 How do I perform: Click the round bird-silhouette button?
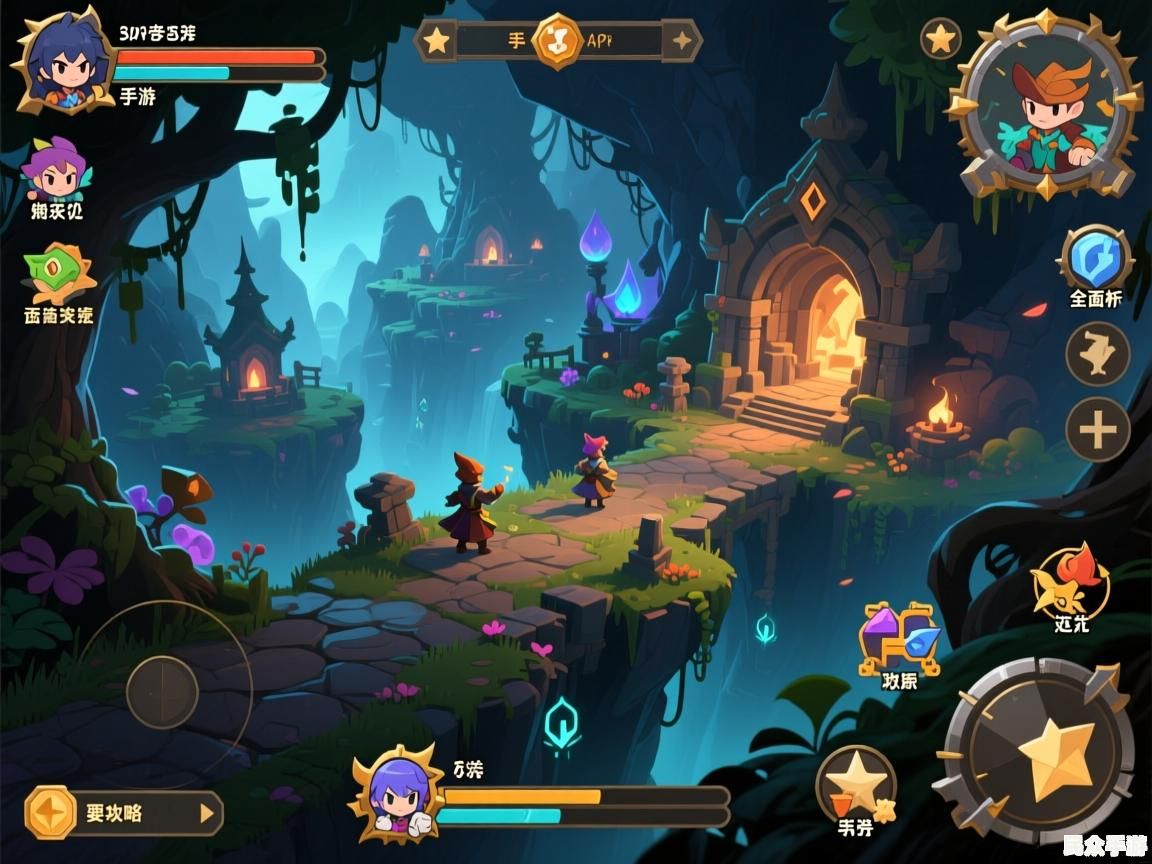click(1097, 354)
